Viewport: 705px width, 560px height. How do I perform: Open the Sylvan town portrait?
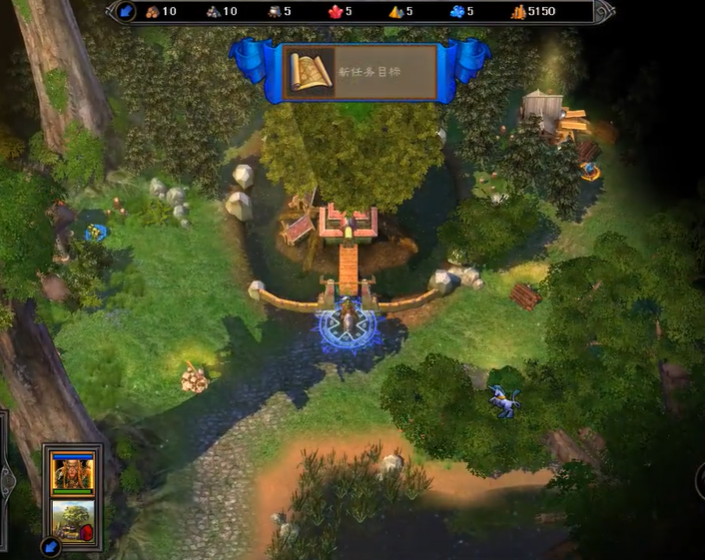point(72,519)
